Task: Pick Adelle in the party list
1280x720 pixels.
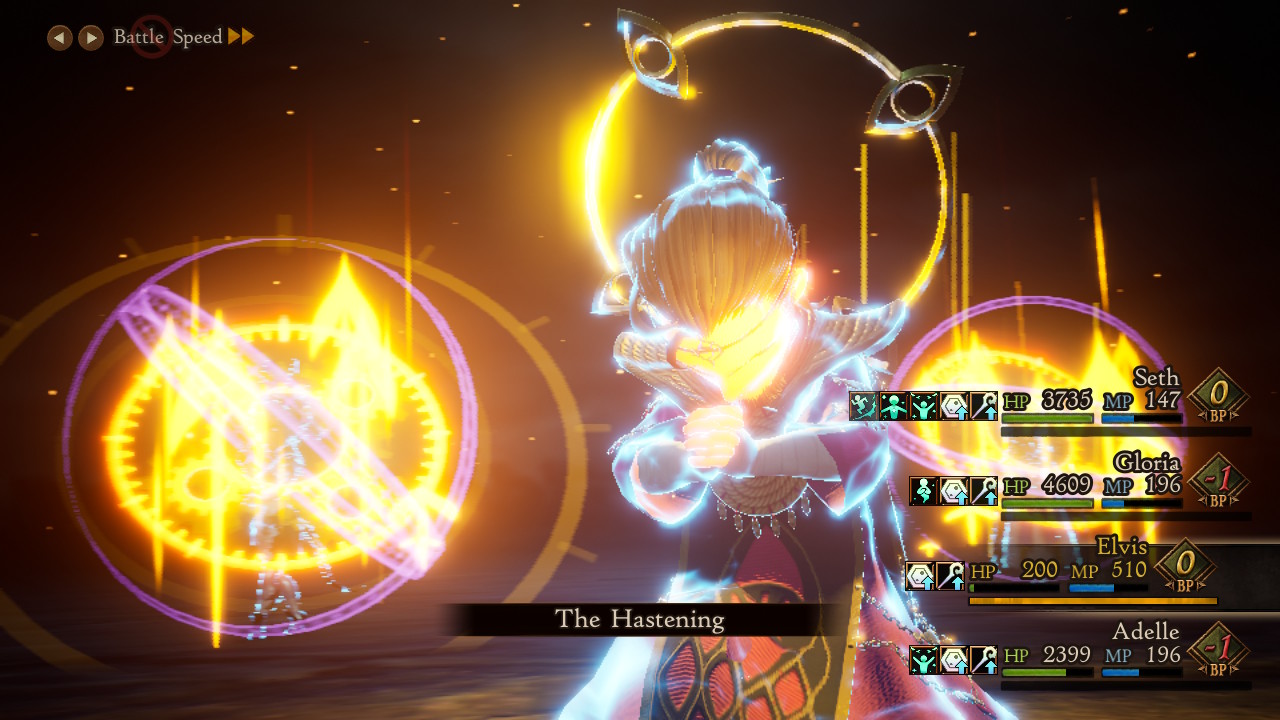Action: [x=1145, y=632]
